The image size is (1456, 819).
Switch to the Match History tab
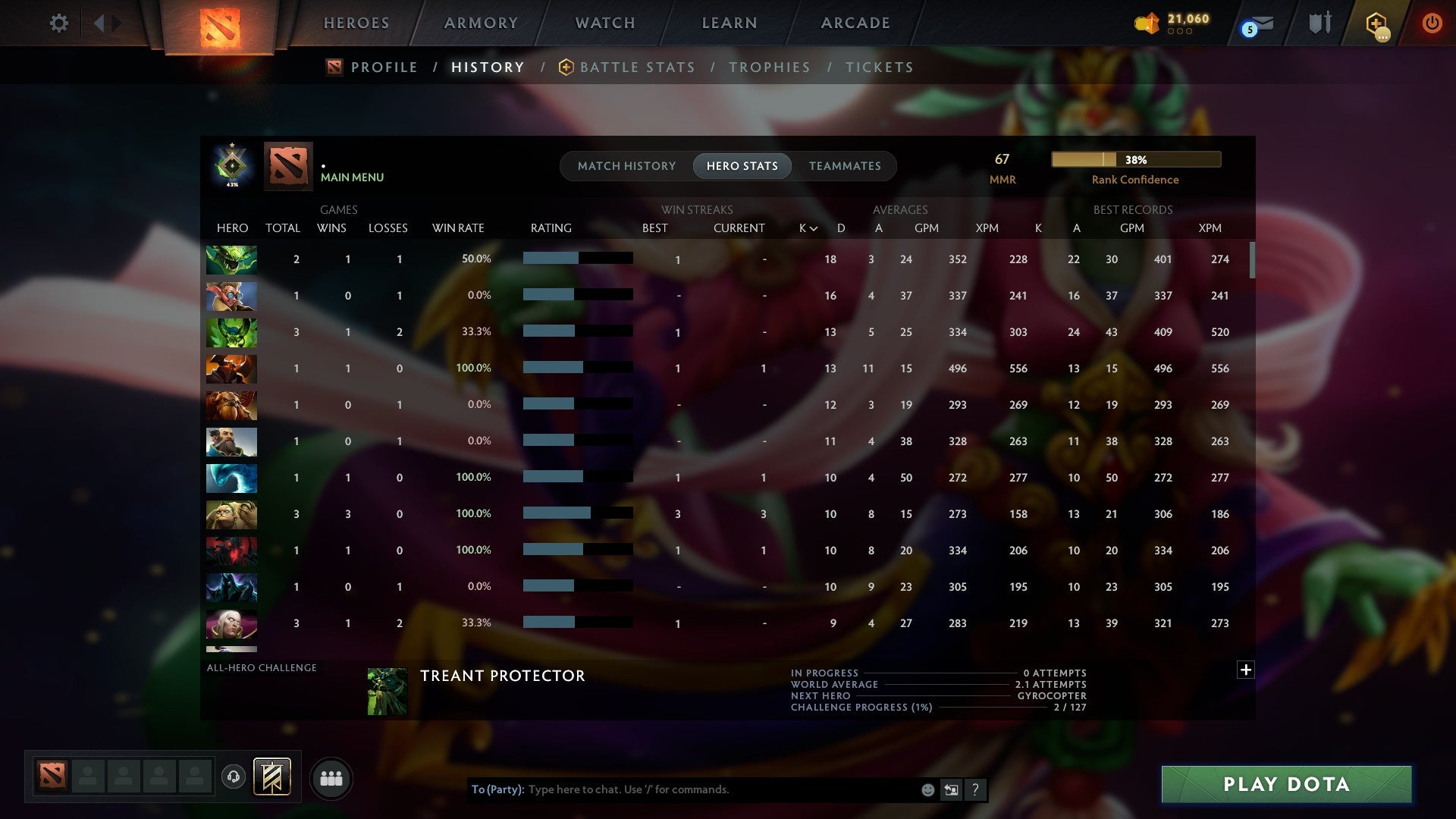[626, 165]
